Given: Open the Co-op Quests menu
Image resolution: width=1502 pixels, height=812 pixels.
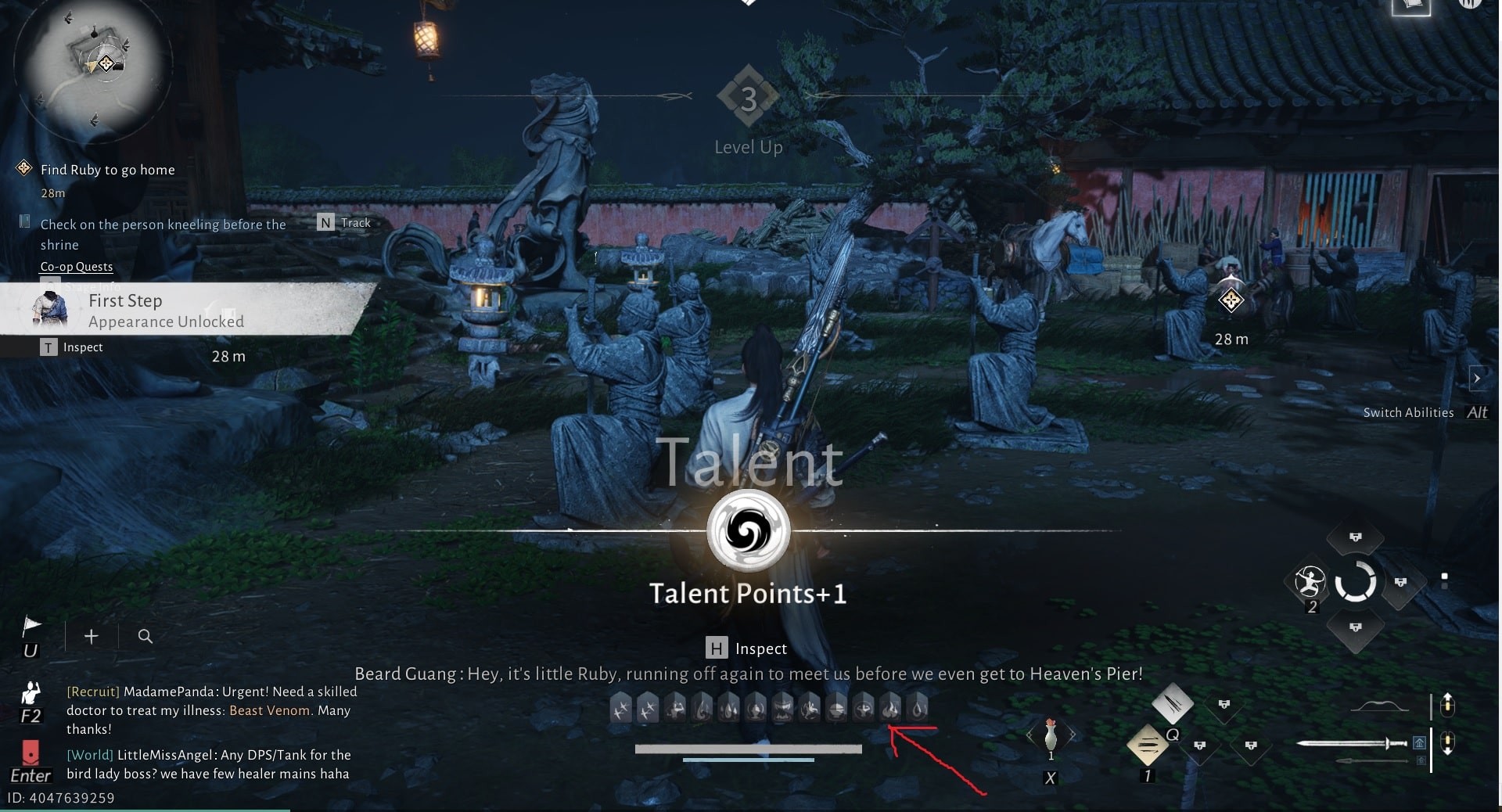Looking at the screenshot, I should (76, 267).
